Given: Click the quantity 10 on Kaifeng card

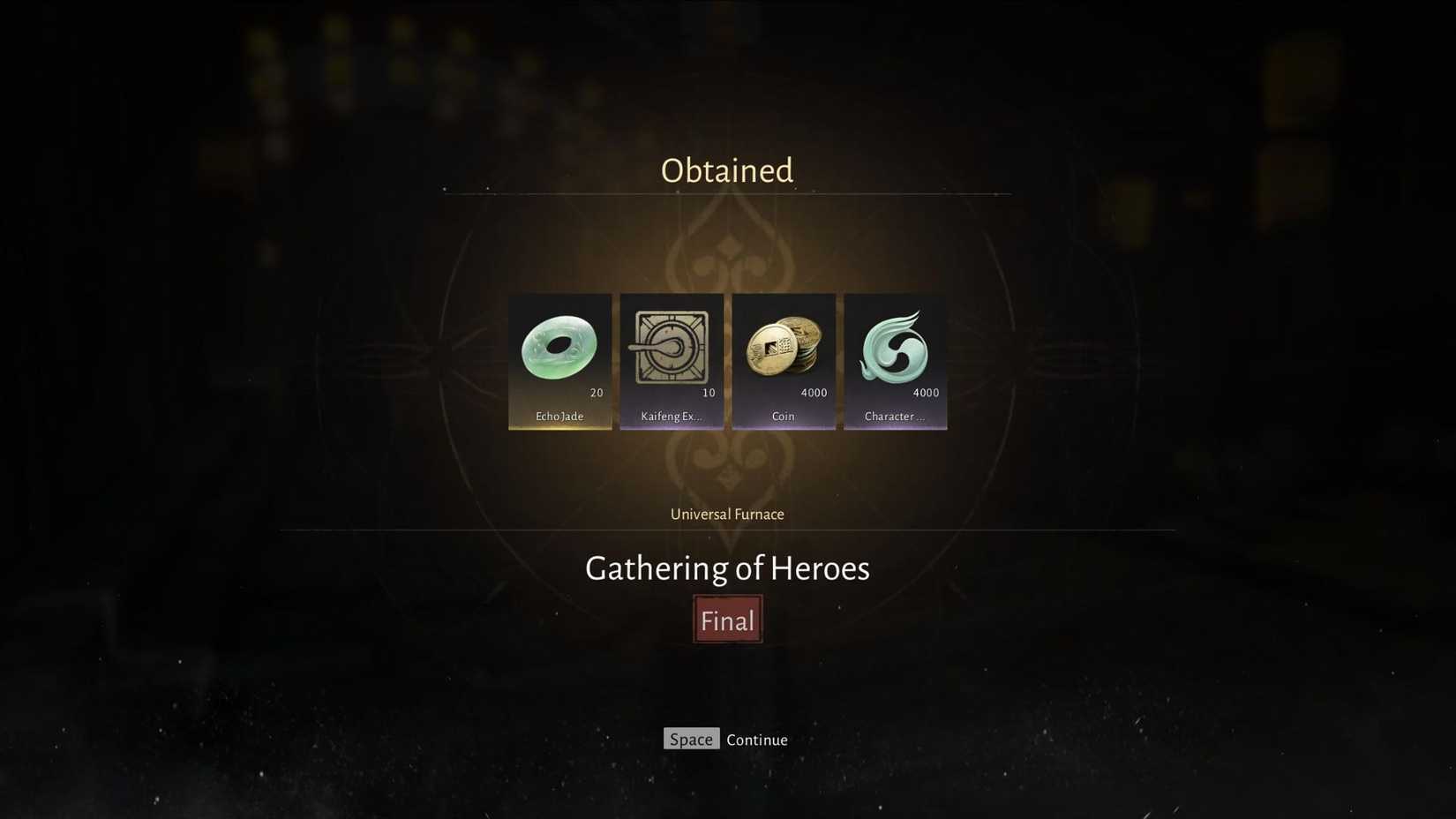Looking at the screenshot, I should pos(709,393).
